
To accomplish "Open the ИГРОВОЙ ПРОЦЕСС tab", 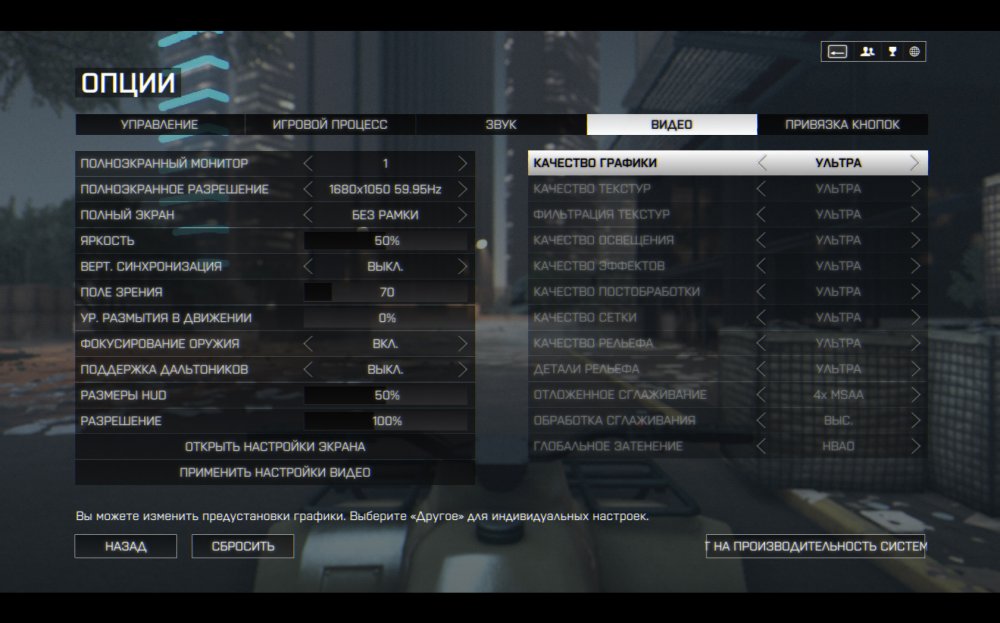I will coord(330,125).
